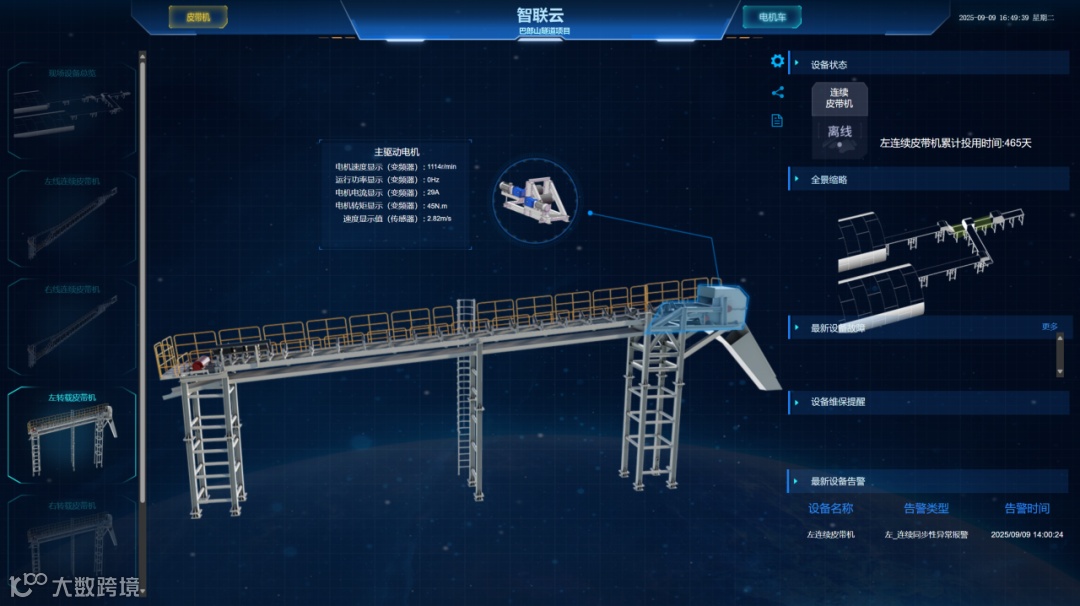Click the share icon
This screenshot has width=1080, height=606.
click(777, 93)
